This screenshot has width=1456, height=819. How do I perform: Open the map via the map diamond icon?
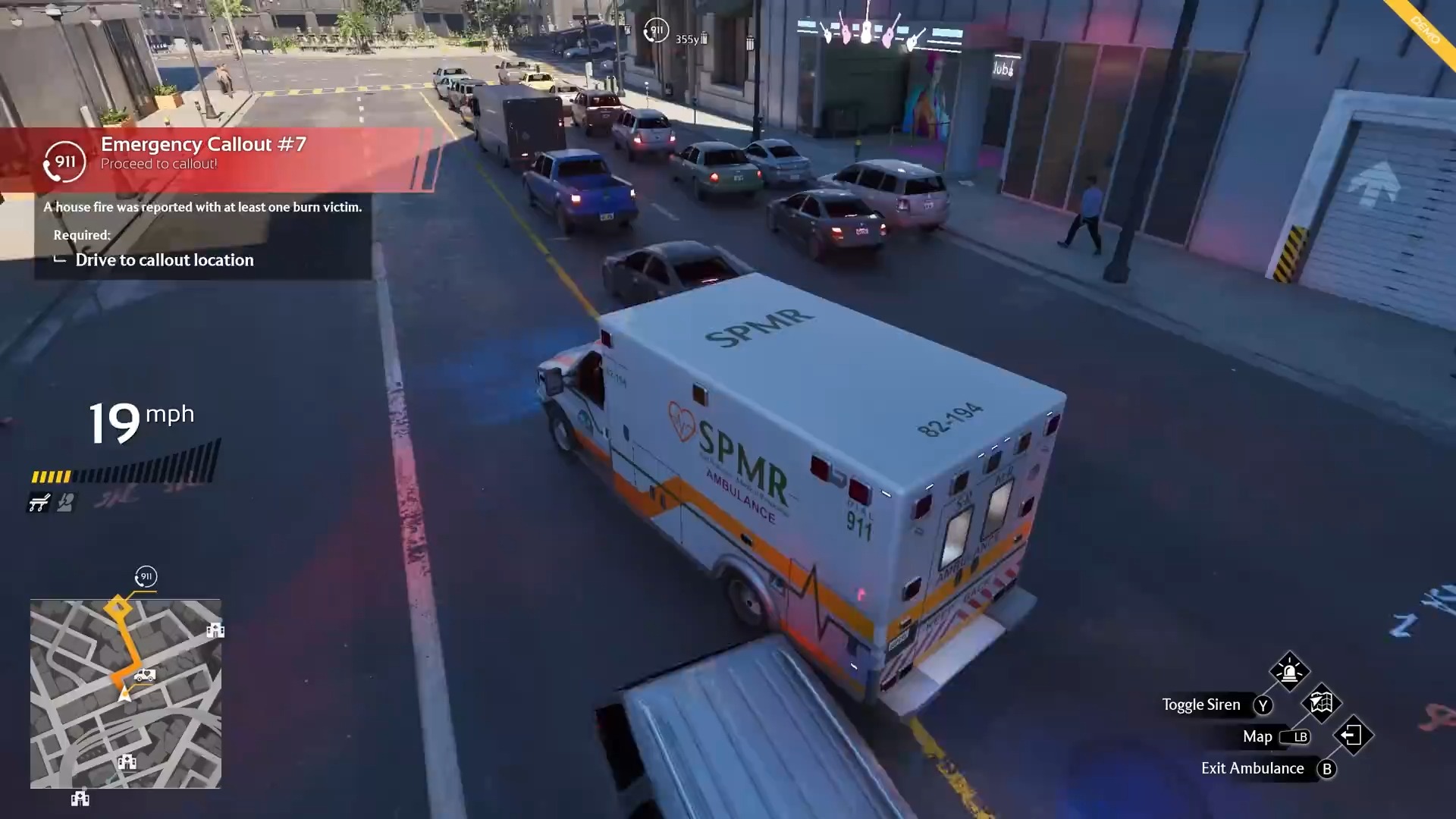[x=1320, y=704]
